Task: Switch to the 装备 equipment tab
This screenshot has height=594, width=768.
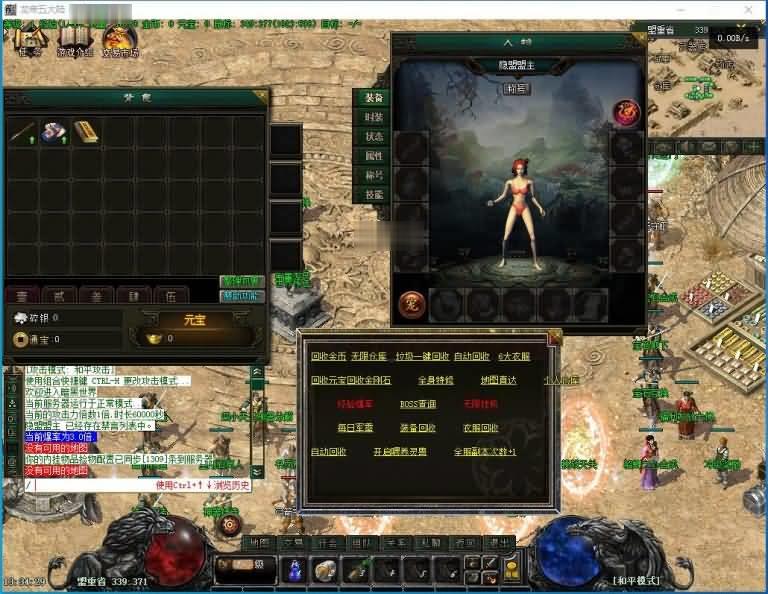Action: (373, 99)
